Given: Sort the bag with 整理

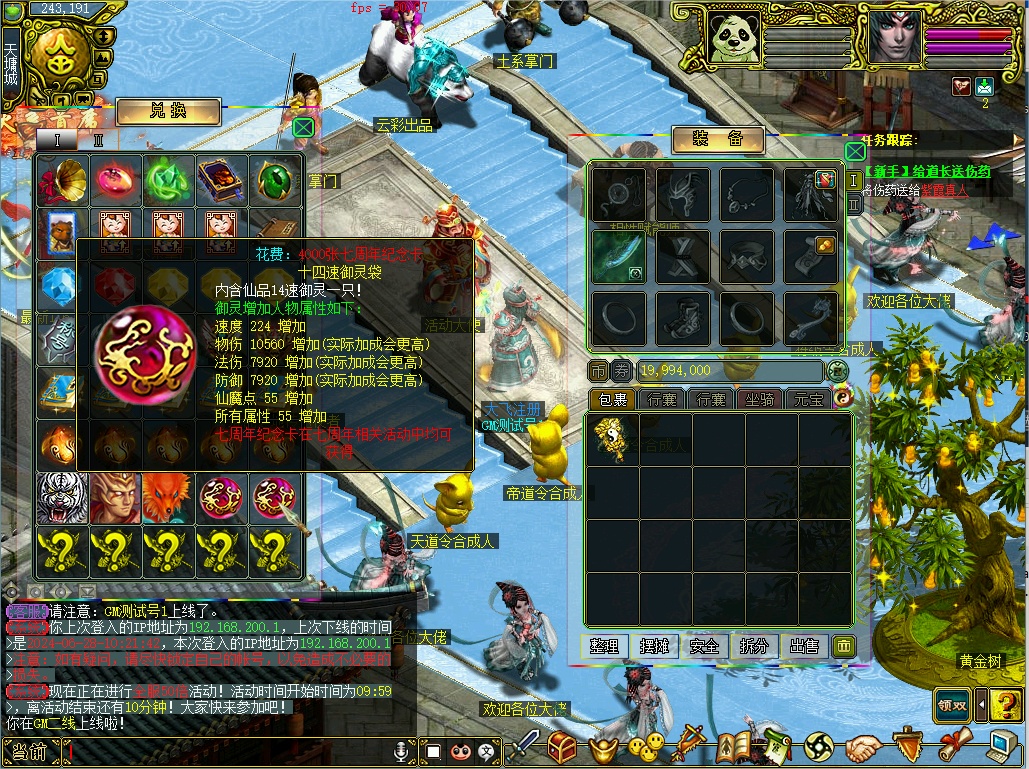Looking at the screenshot, I should pyautogui.click(x=604, y=646).
